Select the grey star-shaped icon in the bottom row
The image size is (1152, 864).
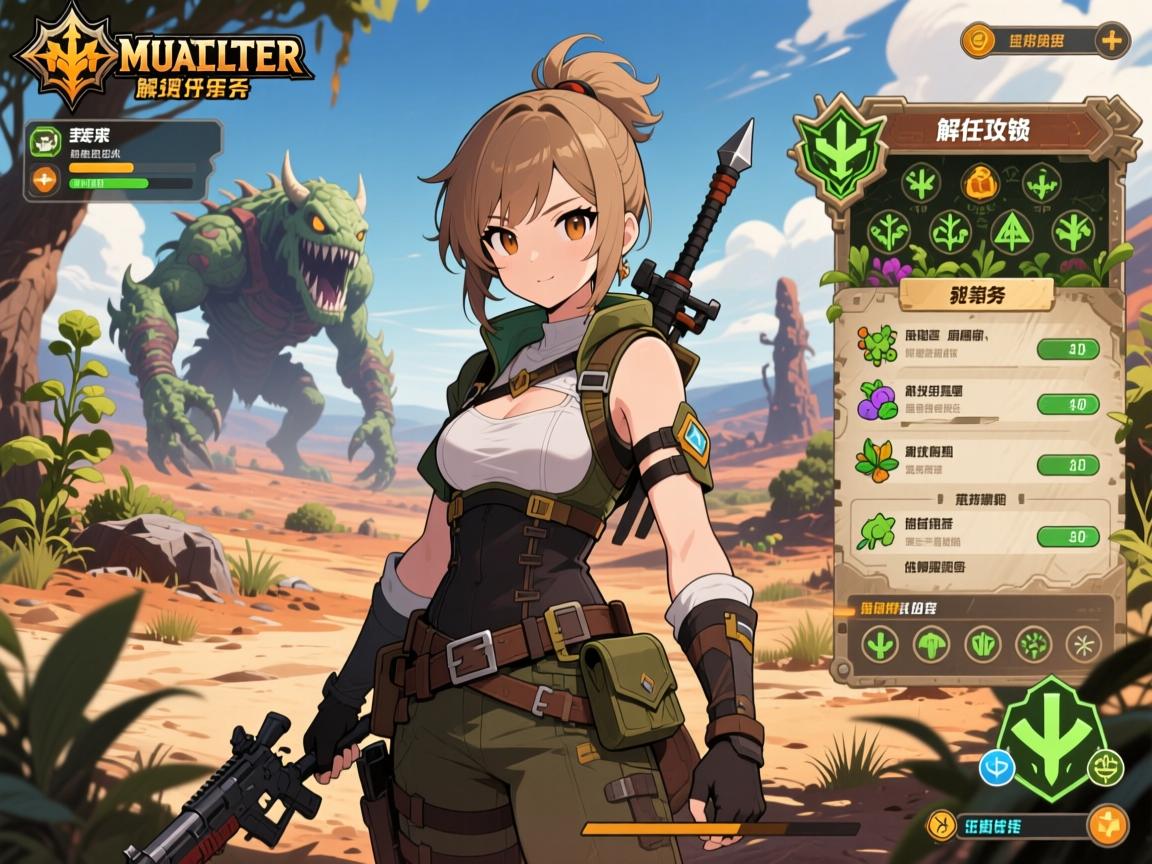[1083, 643]
